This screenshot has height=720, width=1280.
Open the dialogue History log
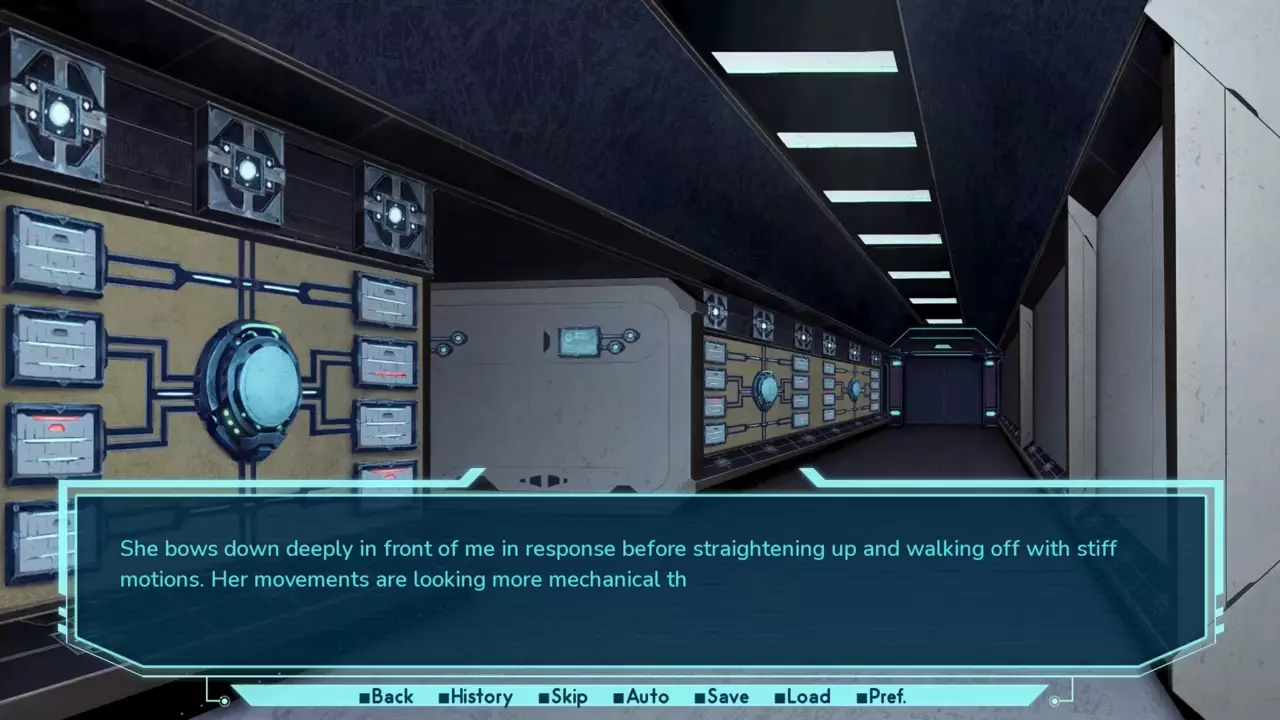coord(475,697)
